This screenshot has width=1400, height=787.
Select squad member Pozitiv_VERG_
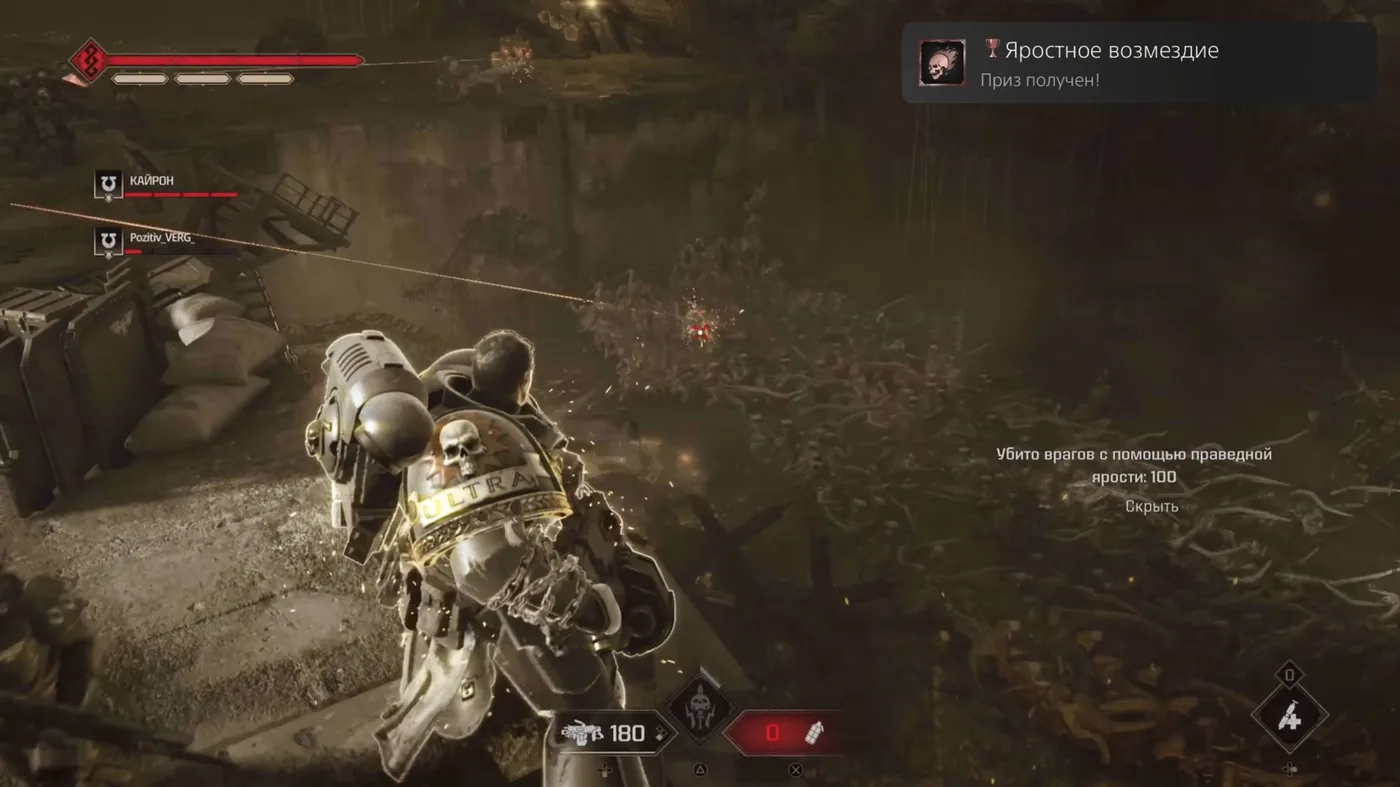161,238
